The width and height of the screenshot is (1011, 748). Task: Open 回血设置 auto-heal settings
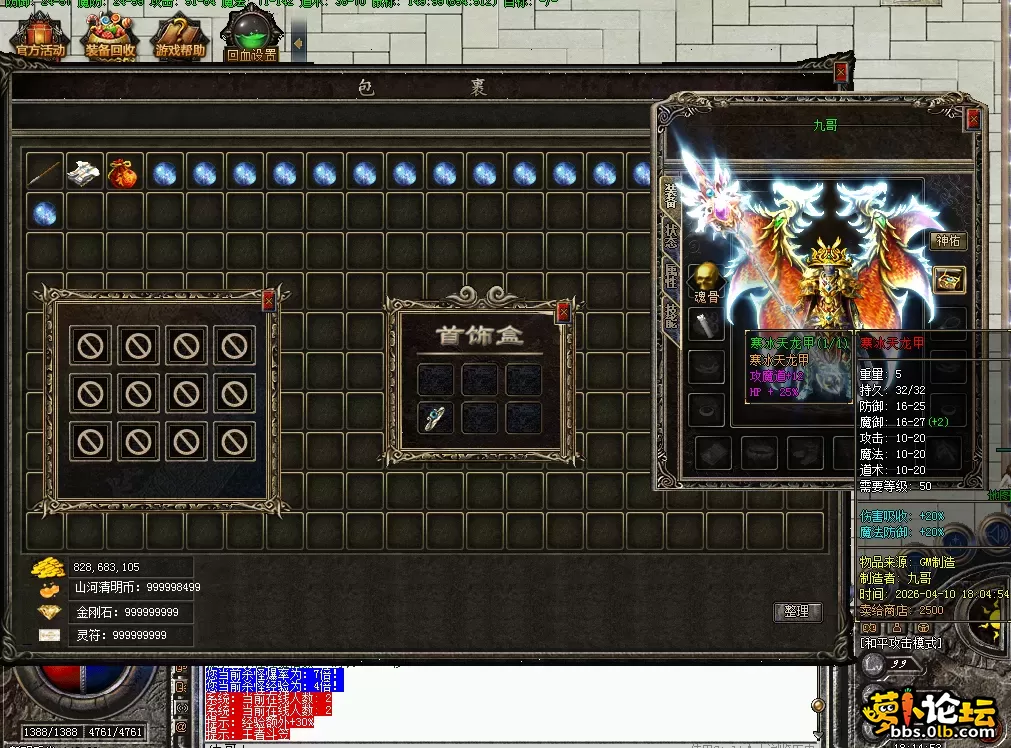point(251,38)
